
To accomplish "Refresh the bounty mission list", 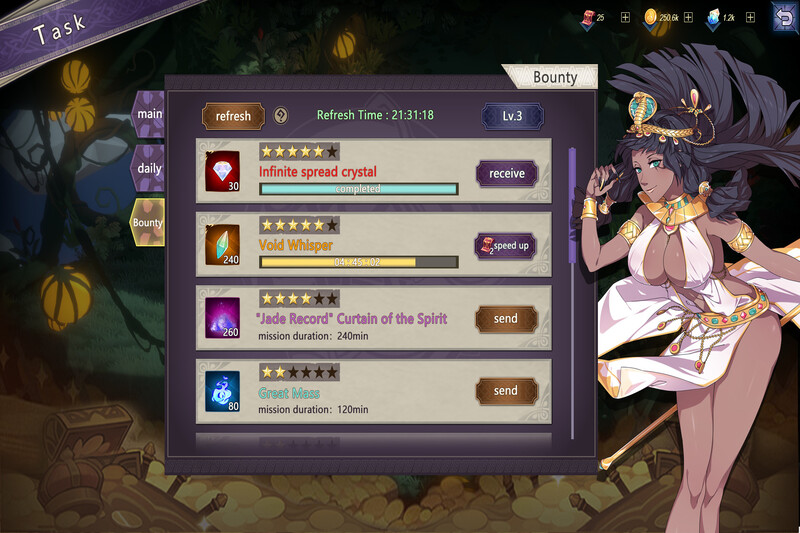I will click(233, 116).
